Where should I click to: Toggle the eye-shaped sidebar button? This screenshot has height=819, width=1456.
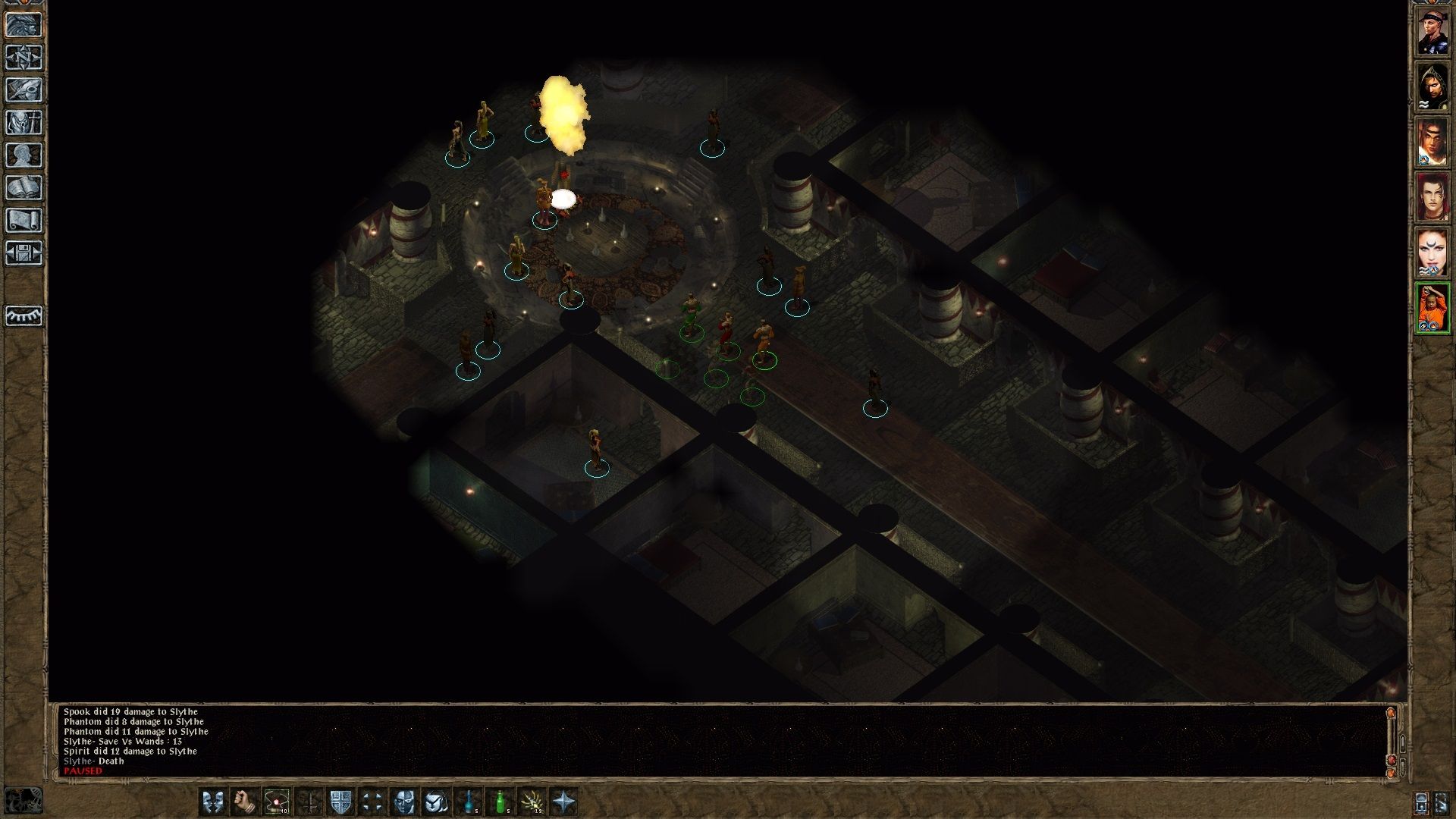[24, 315]
